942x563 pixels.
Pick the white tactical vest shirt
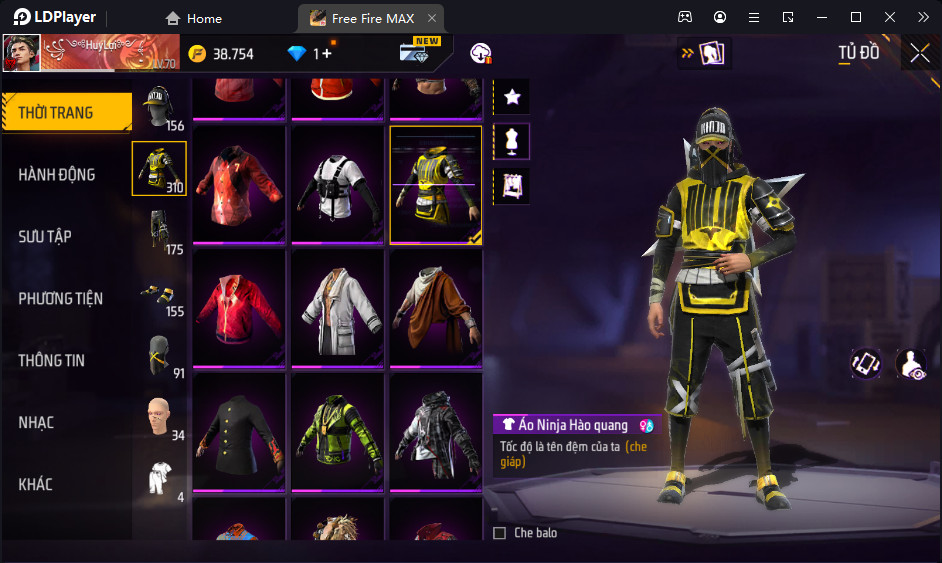(338, 185)
